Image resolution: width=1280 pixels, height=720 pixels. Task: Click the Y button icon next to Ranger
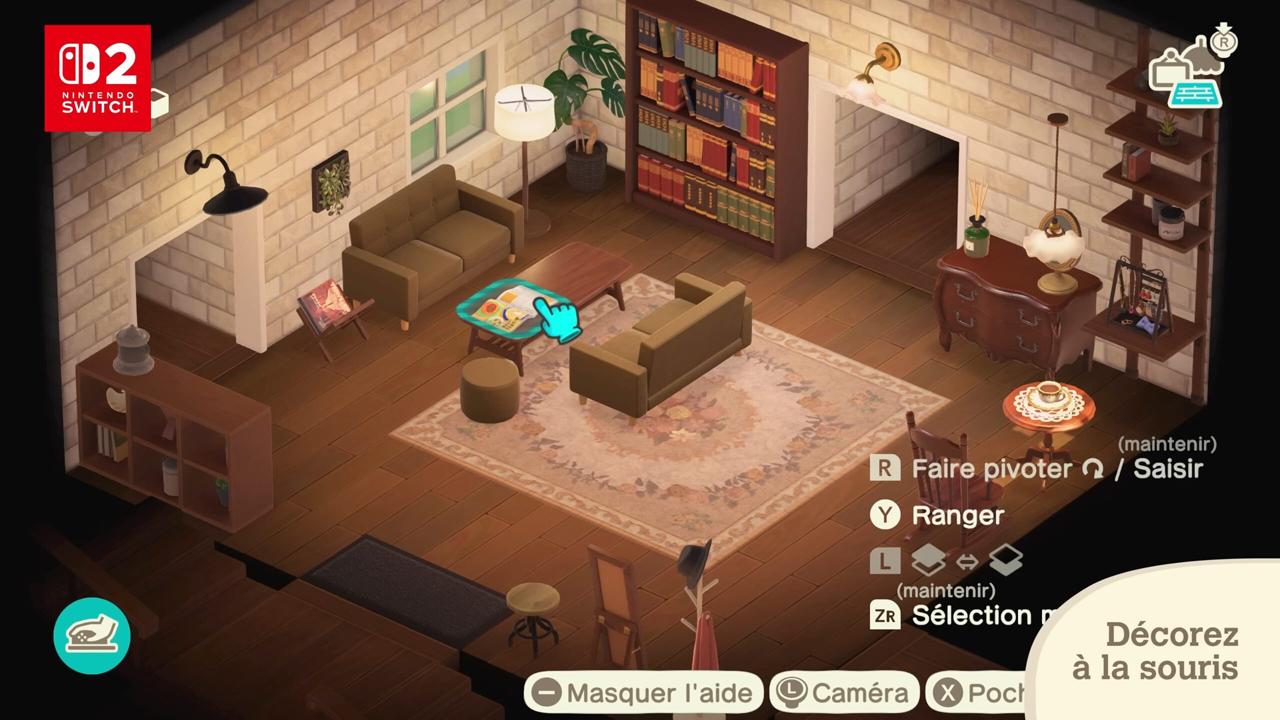[x=885, y=514]
